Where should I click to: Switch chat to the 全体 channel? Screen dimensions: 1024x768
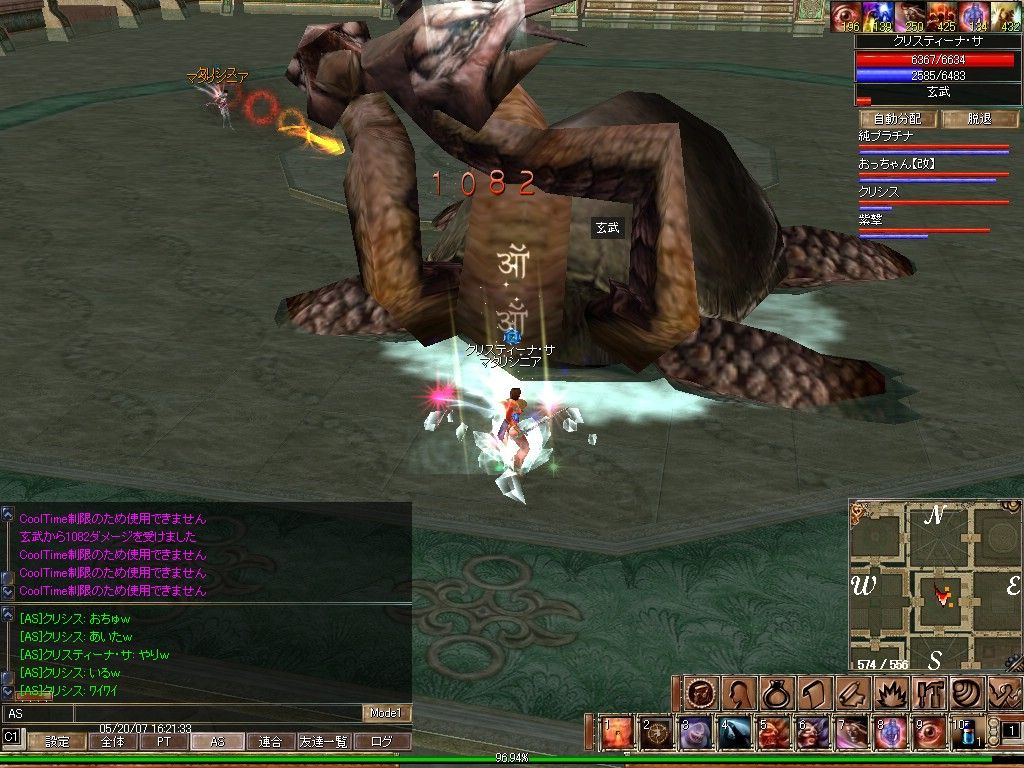click(112, 742)
